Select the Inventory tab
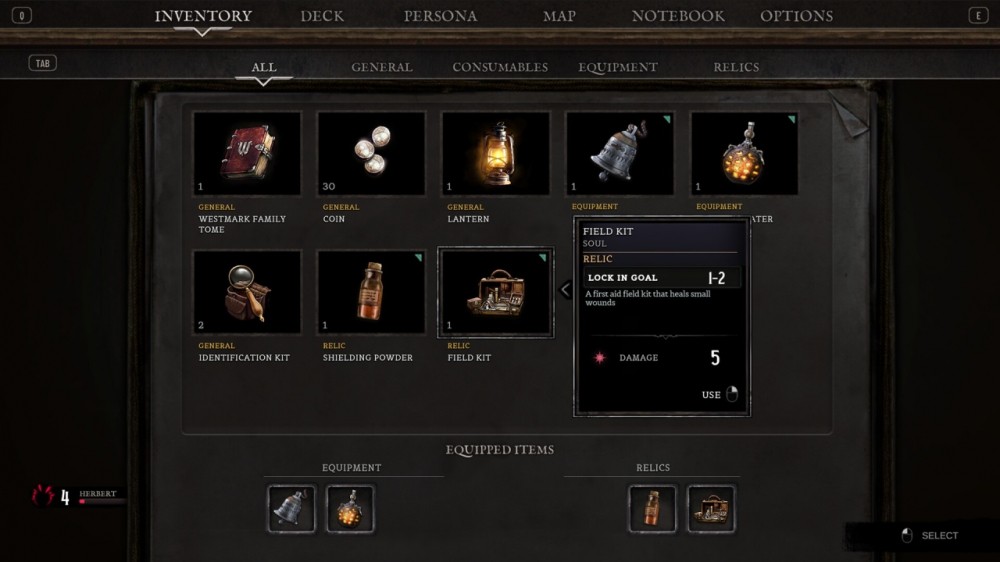The height and width of the screenshot is (562, 1000). coord(203,16)
